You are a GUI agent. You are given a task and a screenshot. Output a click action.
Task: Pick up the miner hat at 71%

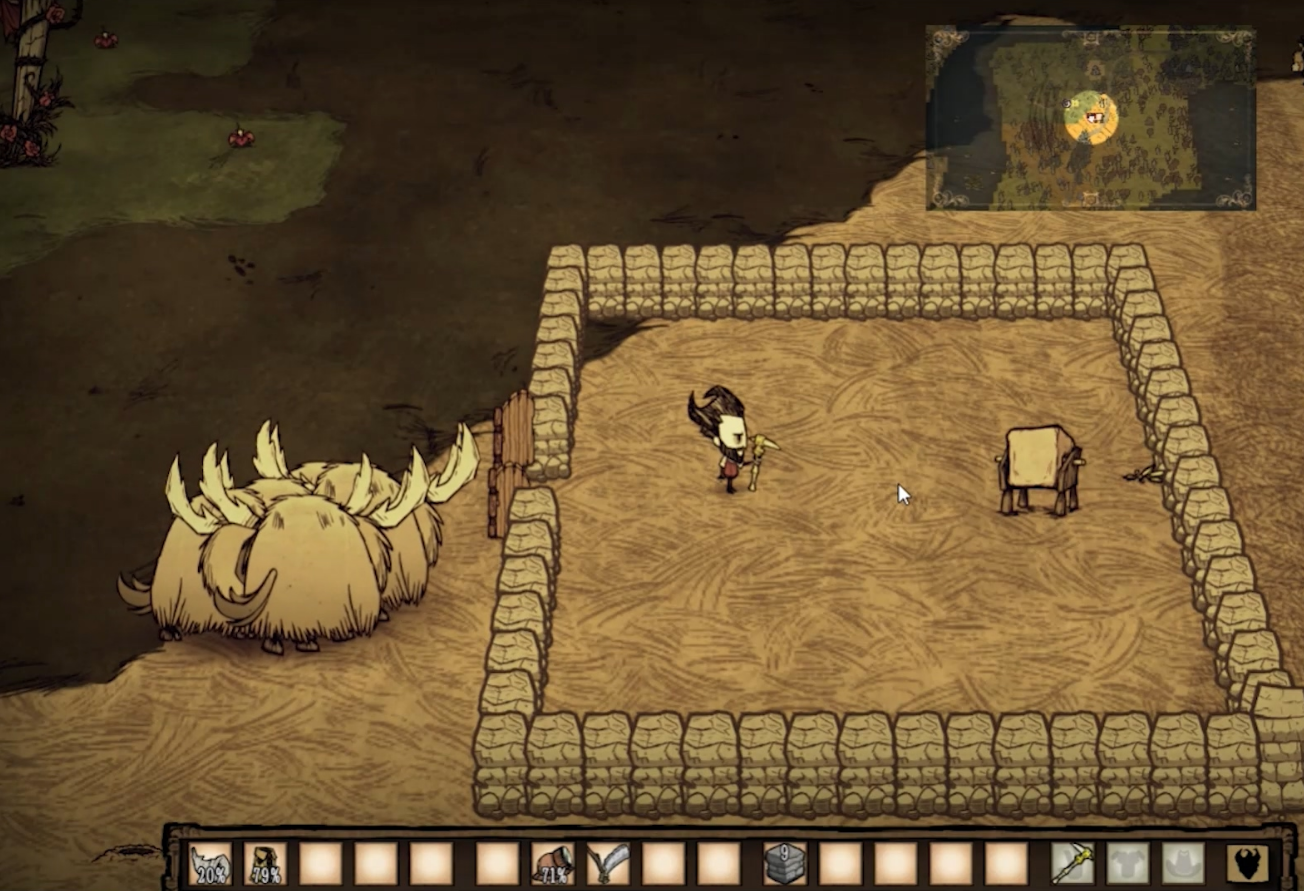coord(552,864)
